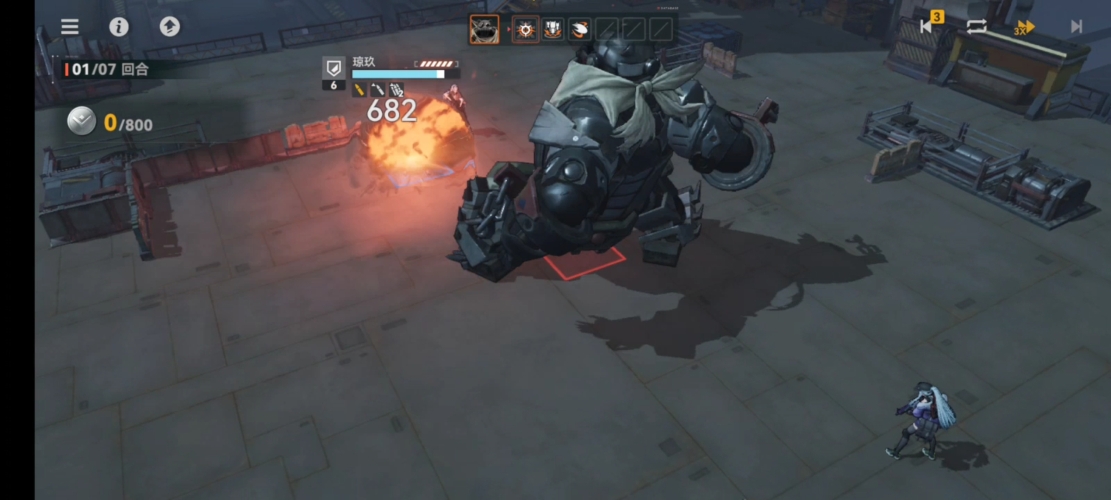Rewind to the previous turn
The width and height of the screenshot is (1111, 500).
point(926,27)
